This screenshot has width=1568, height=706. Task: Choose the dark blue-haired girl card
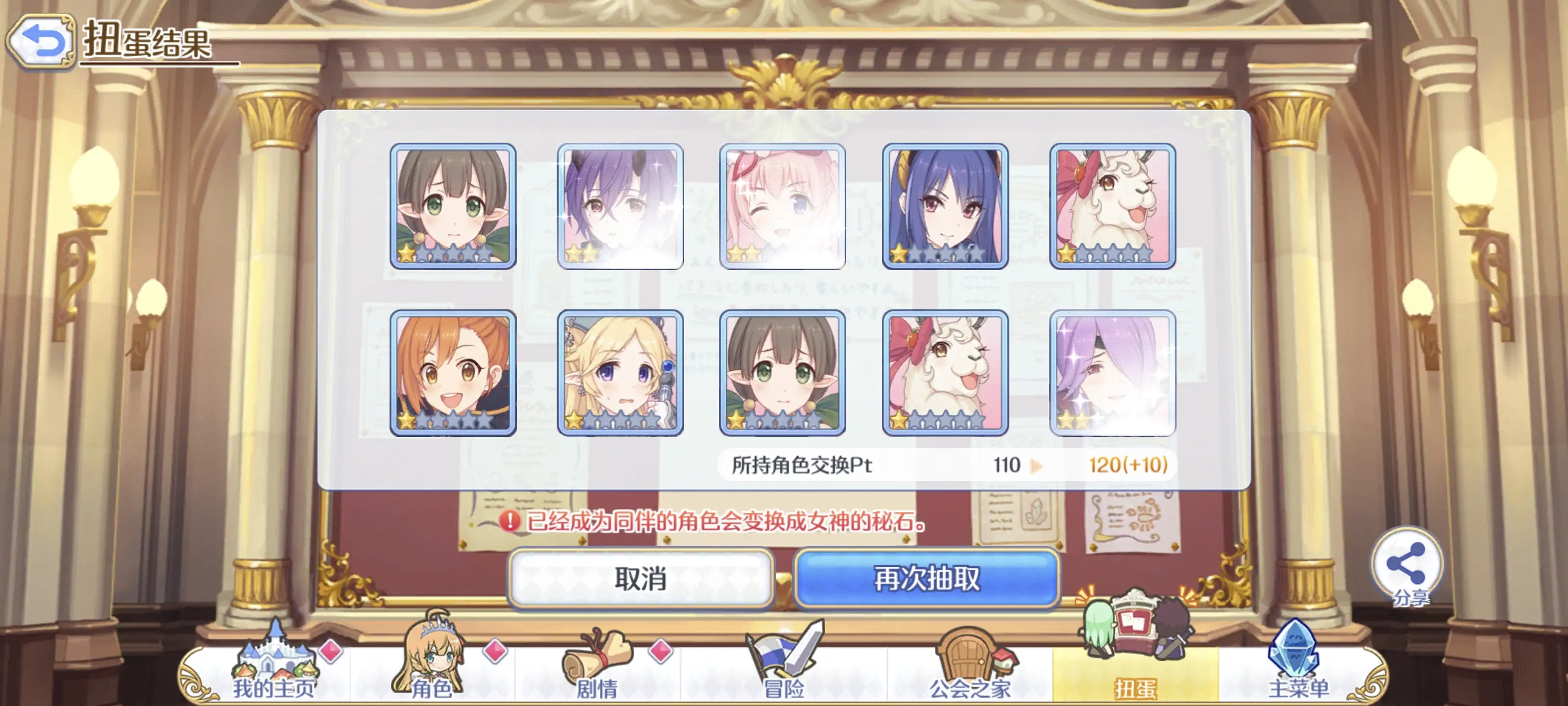pyautogui.click(x=945, y=206)
